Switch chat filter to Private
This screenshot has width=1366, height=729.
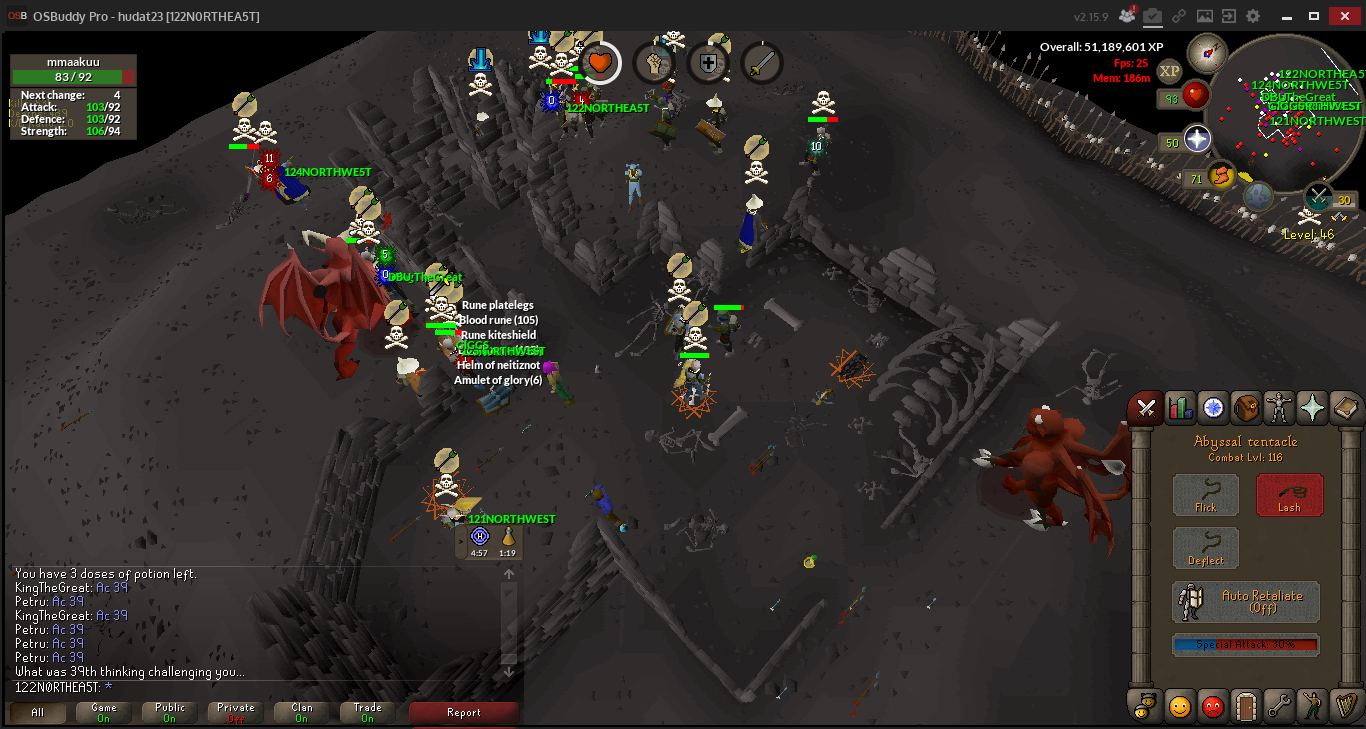click(x=236, y=713)
